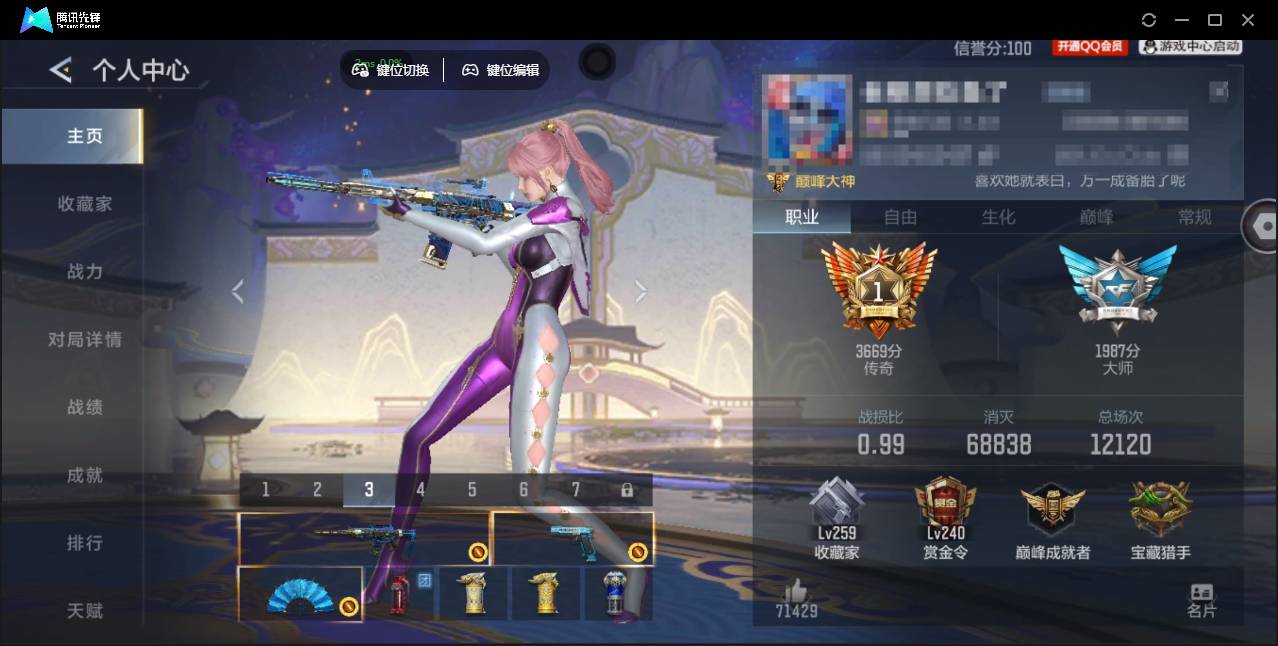Switch to the 生化 stats tab
The image size is (1278, 646).
point(998,217)
